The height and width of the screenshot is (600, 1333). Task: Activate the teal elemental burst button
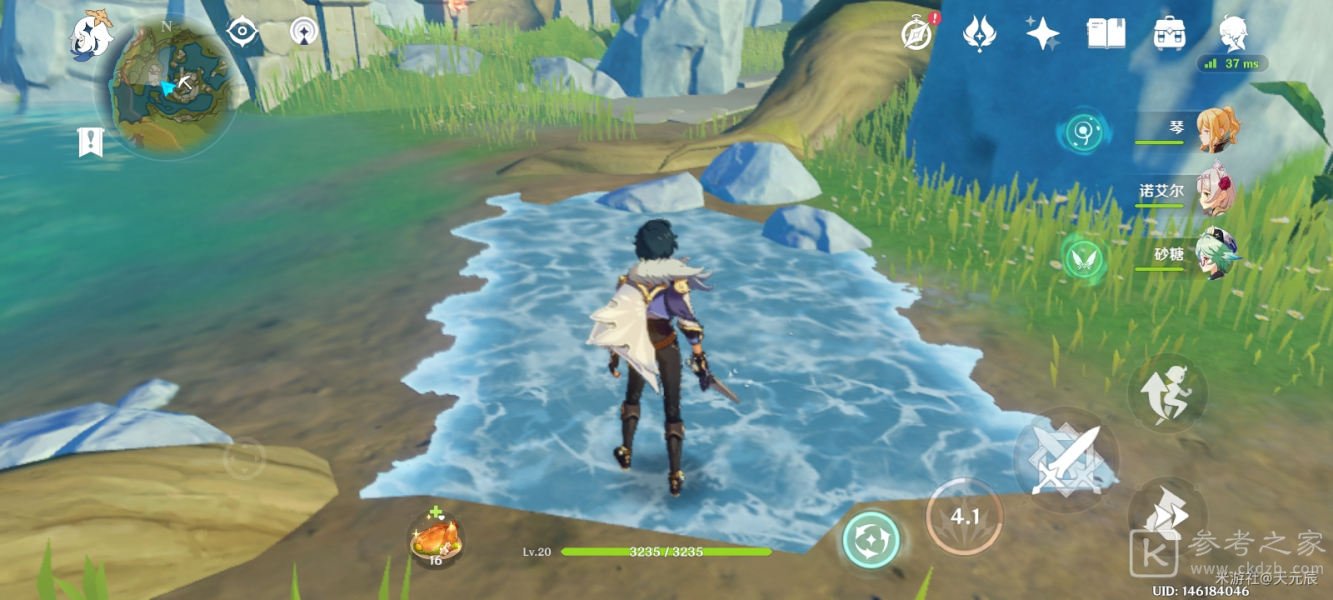870,540
